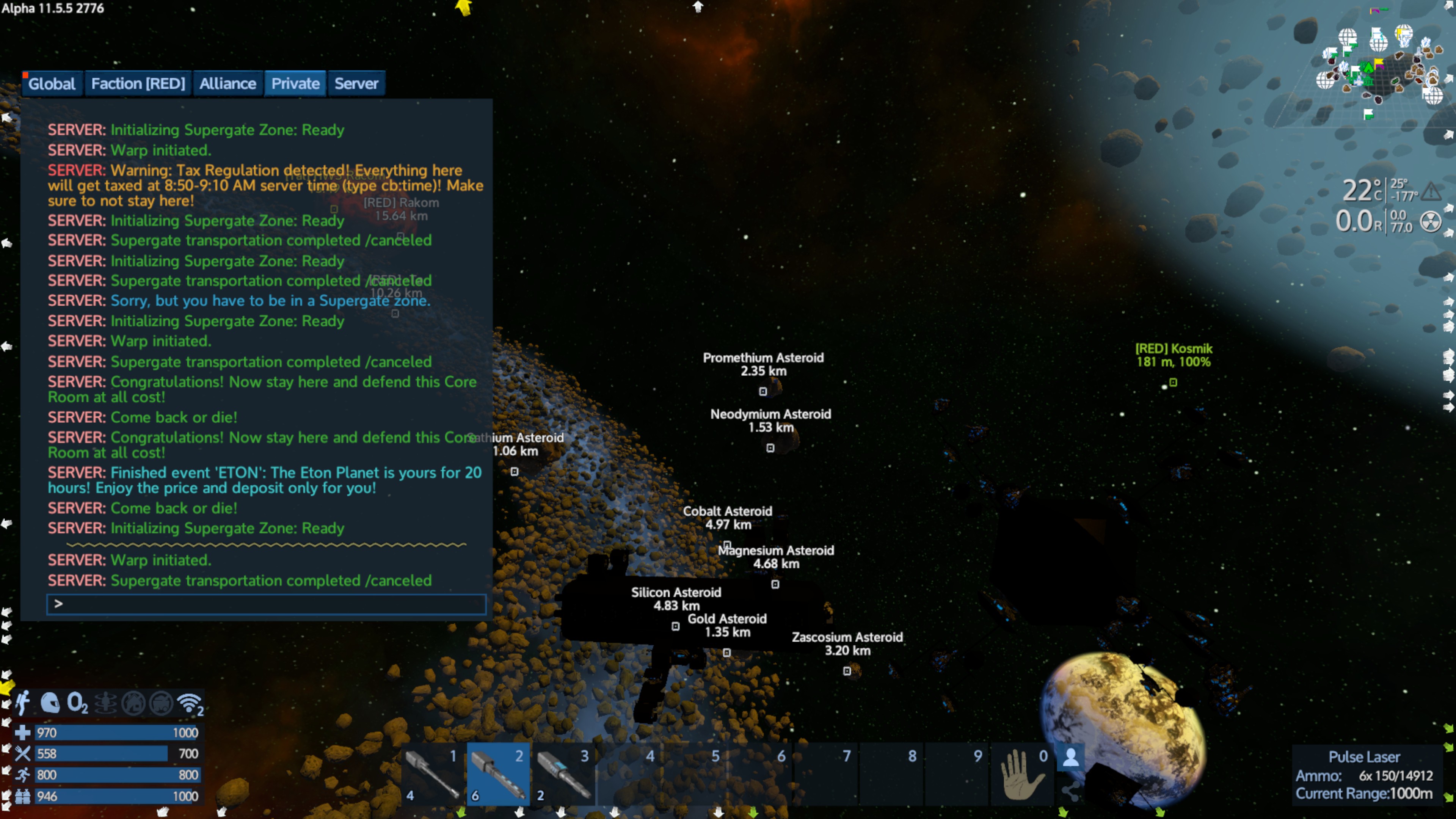Select the Alliance chat tab
This screenshot has height=819, width=1456.
(x=227, y=84)
